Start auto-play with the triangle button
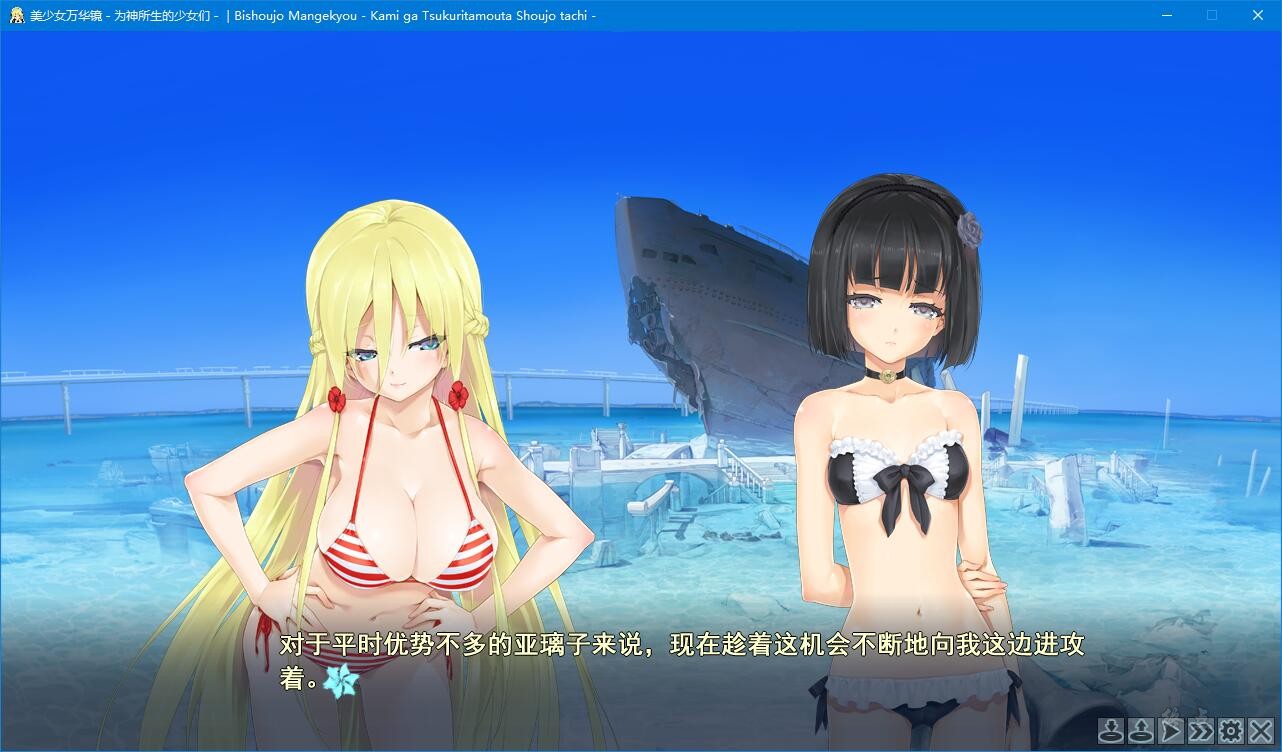1282x752 pixels. 1171,731
